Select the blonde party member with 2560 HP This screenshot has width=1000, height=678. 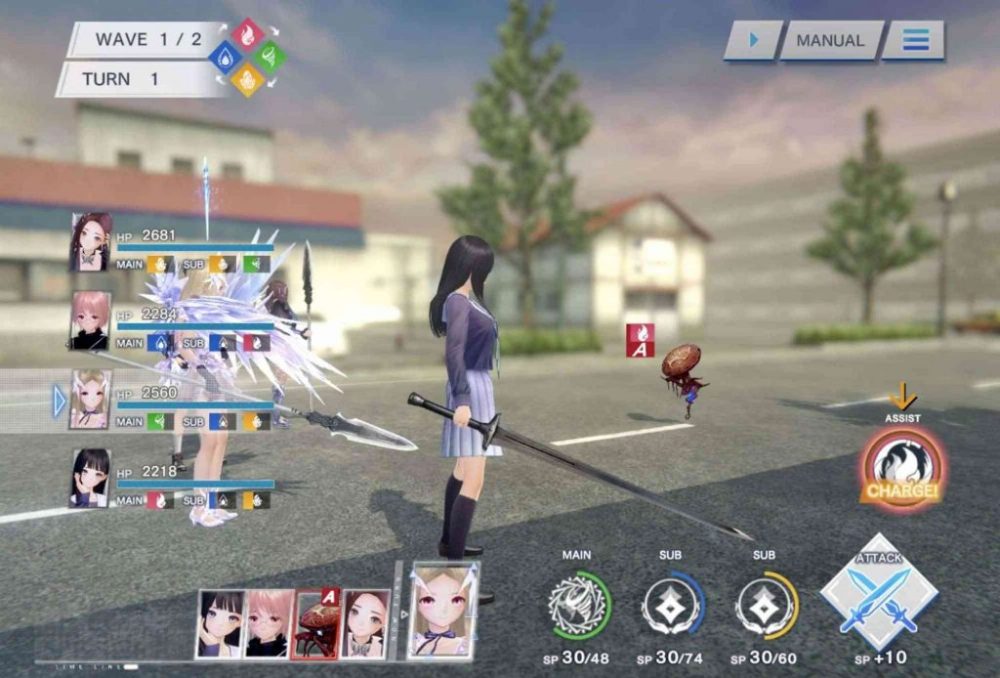(x=90, y=399)
